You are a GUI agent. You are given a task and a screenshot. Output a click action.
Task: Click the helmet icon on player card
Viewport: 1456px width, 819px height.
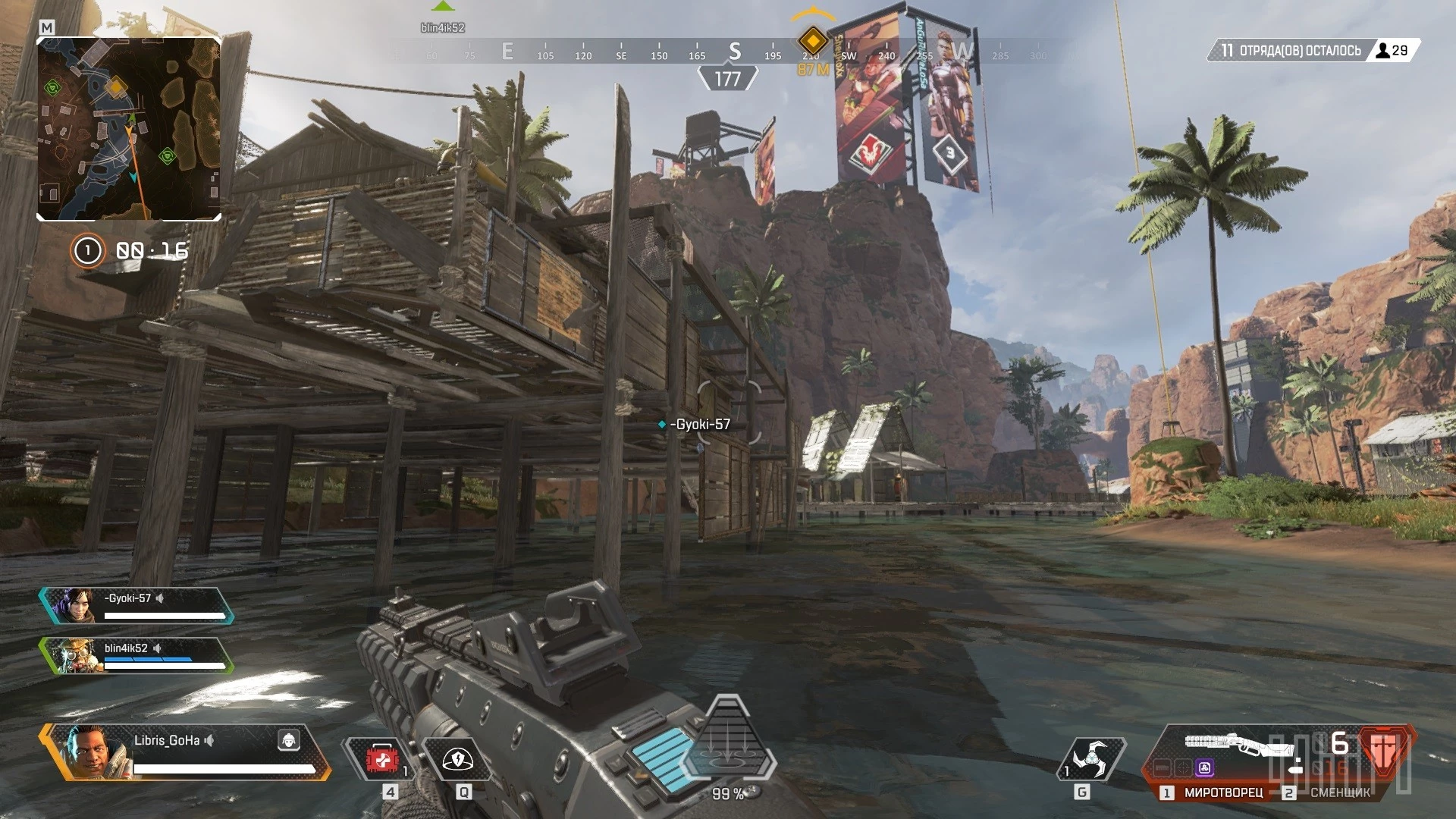pyautogui.click(x=288, y=740)
